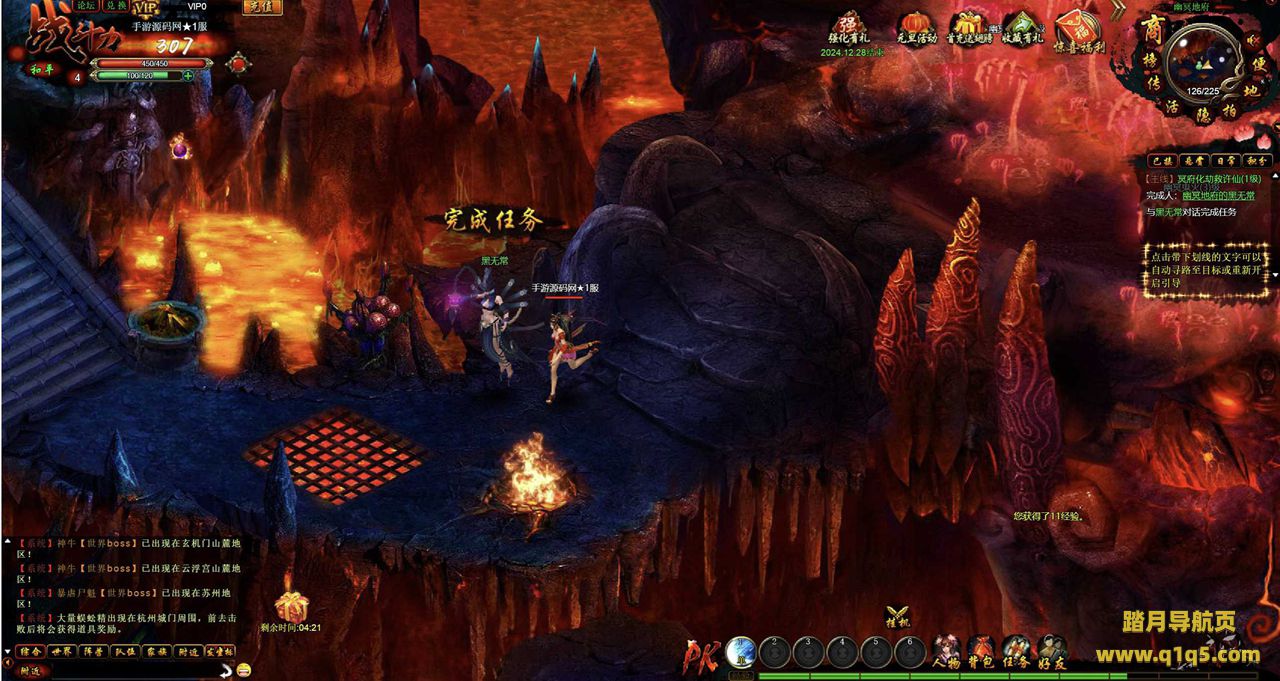Open the 惊喜福利 red envelope
This screenshot has width=1280, height=681.
pos(1078,28)
